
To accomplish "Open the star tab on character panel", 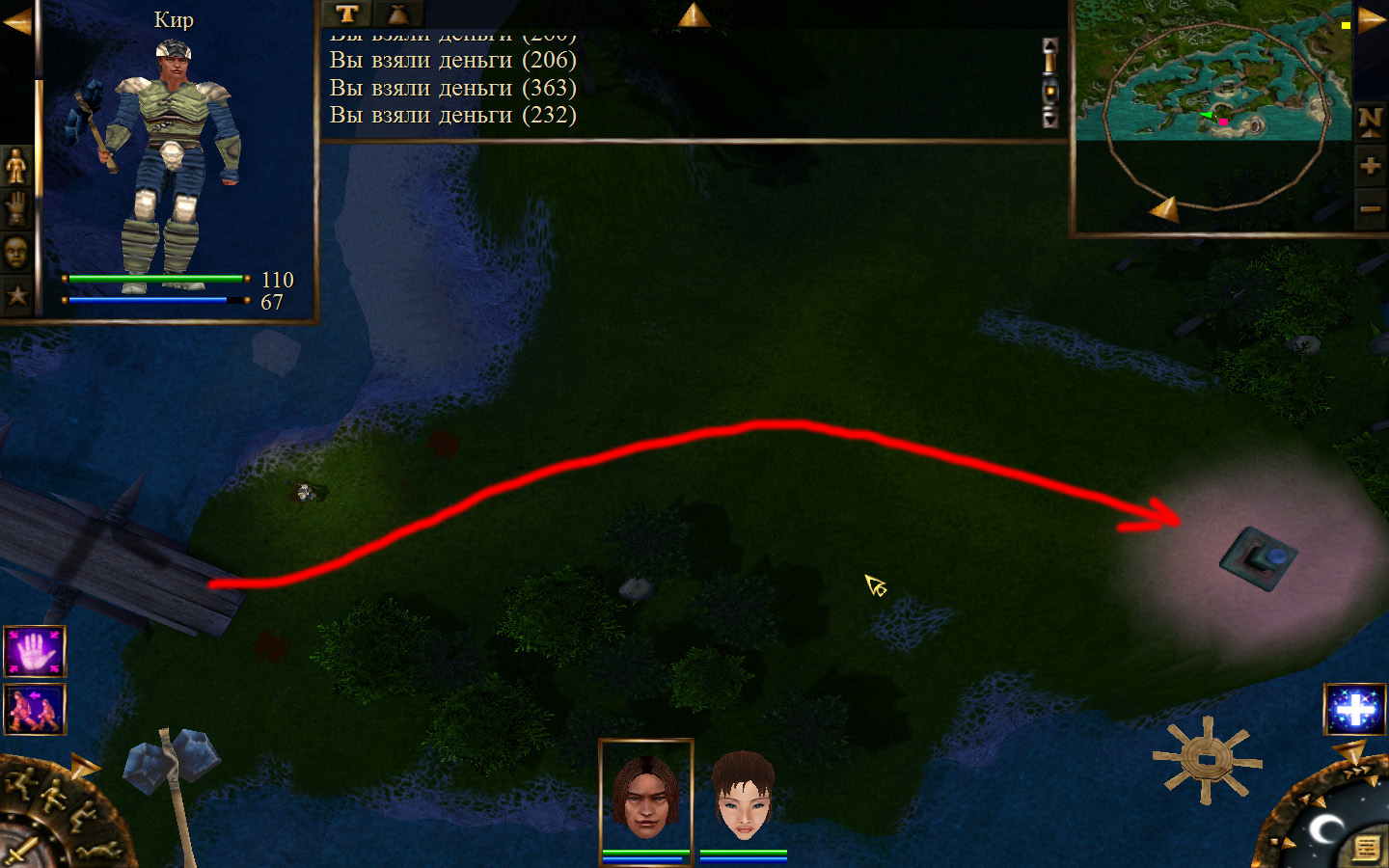I will [x=16, y=295].
